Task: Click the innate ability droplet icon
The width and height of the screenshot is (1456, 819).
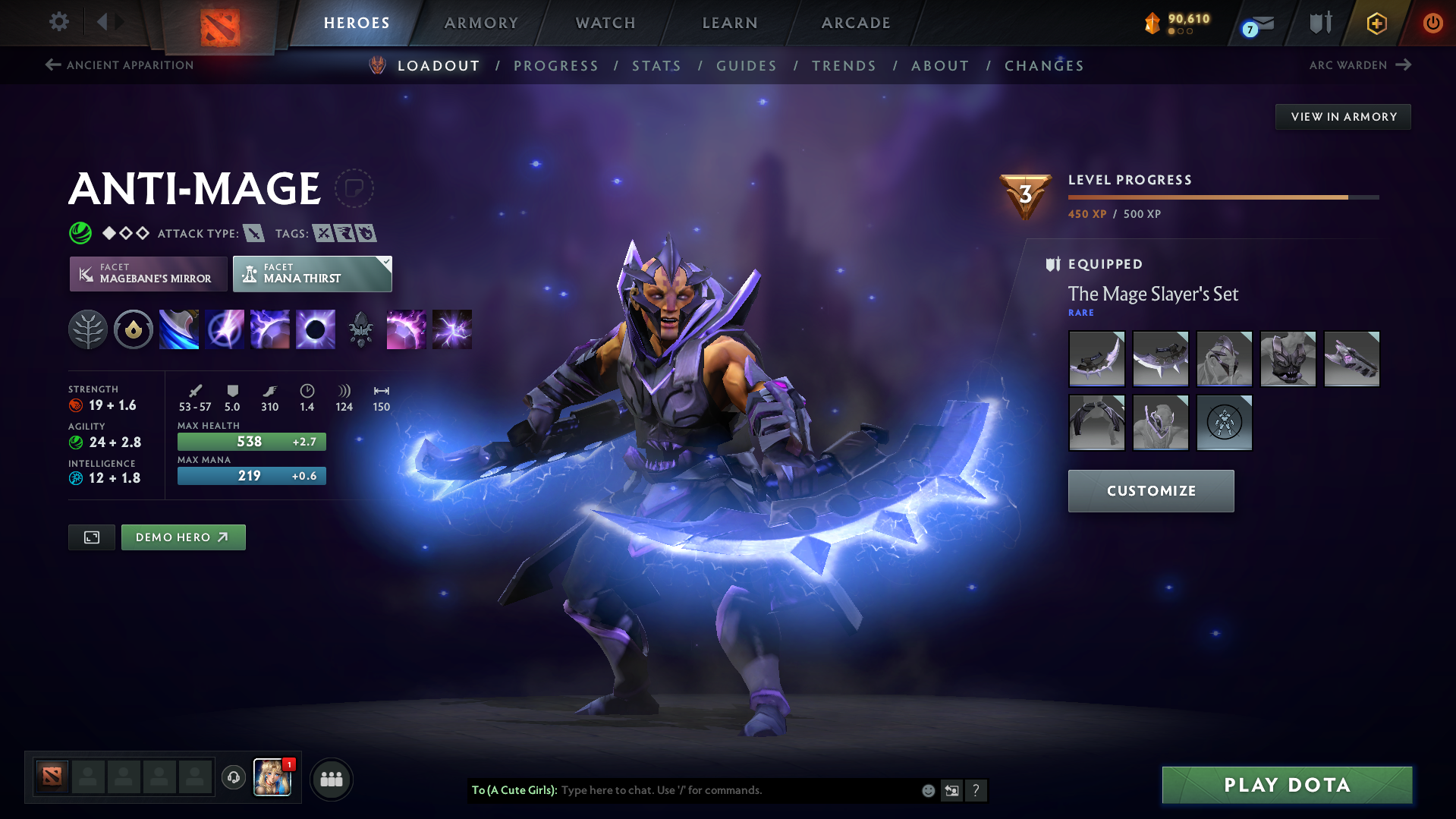Action: (133, 329)
